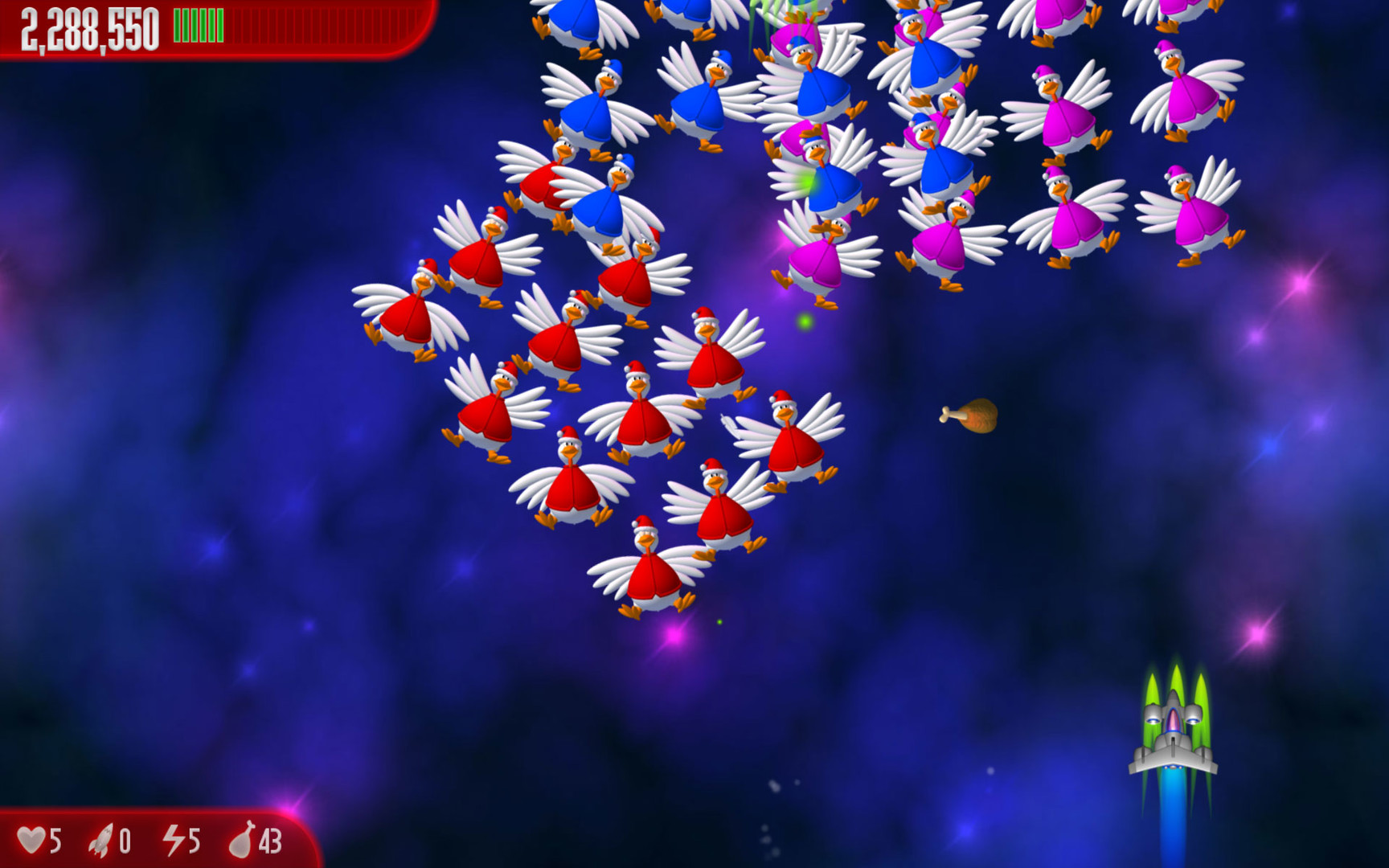Click the lives count number 5

click(x=54, y=841)
